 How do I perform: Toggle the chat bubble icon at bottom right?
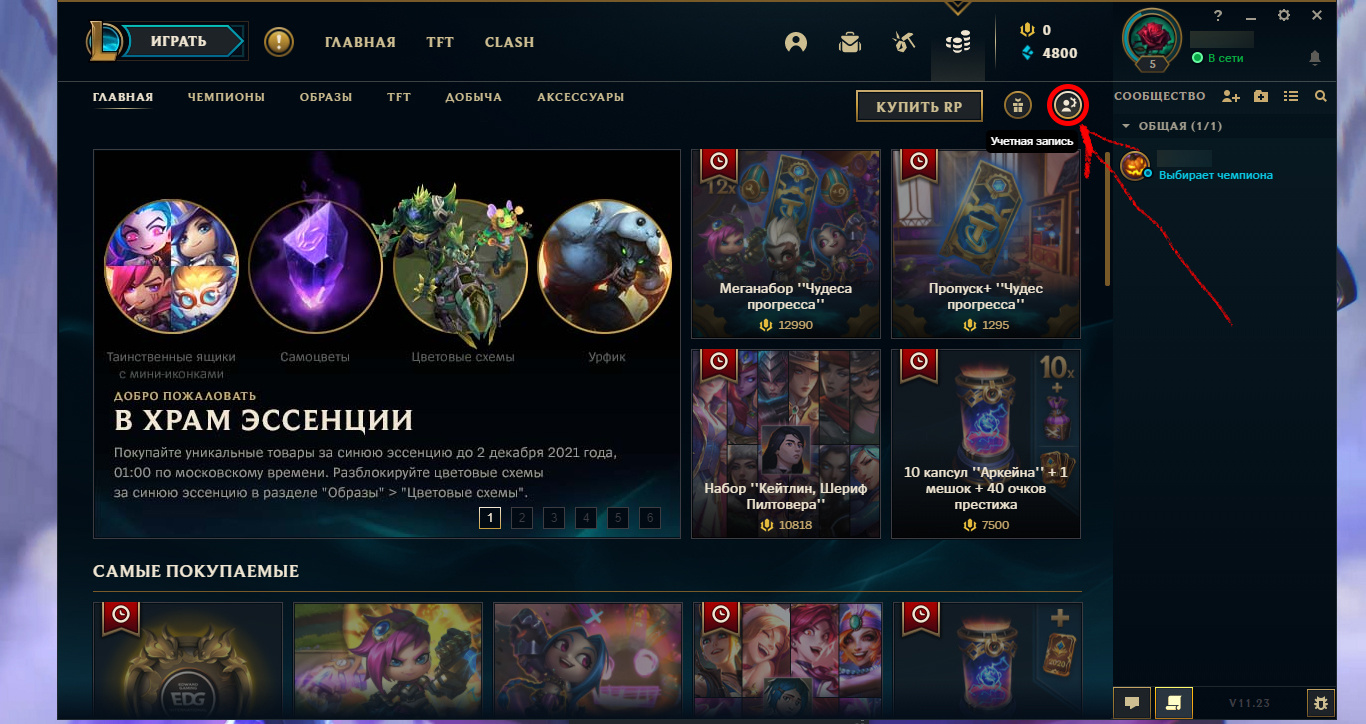pos(1131,702)
